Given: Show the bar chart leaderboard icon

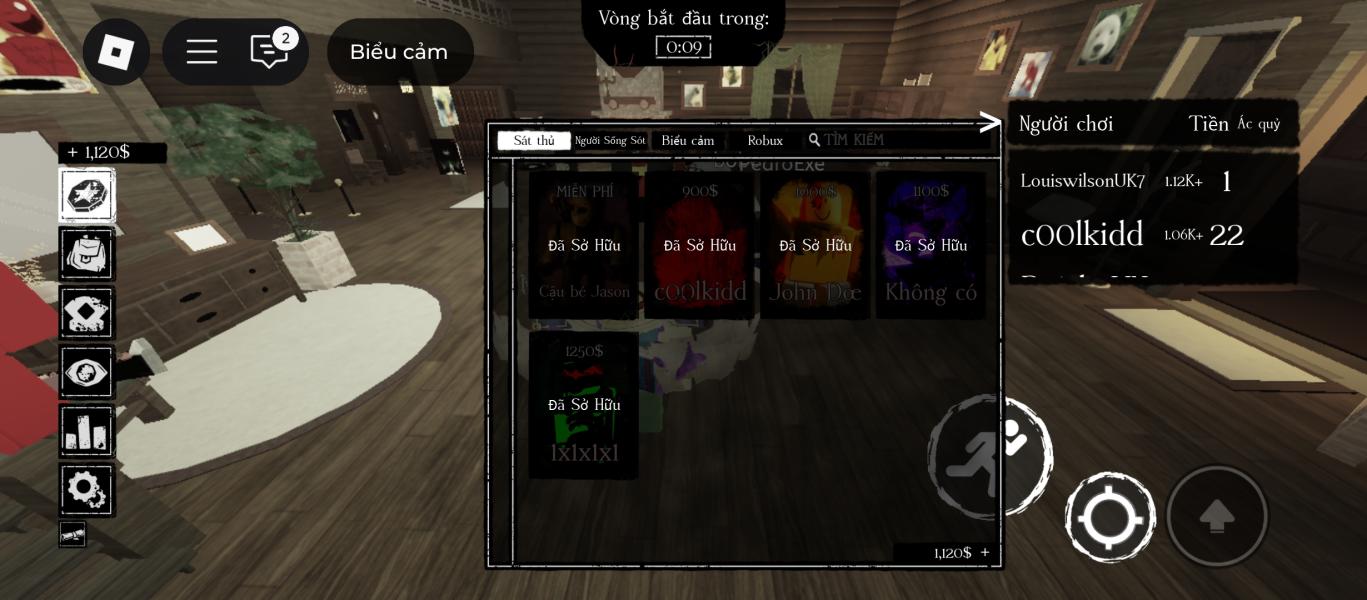Looking at the screenshot, I should (87, 431).
